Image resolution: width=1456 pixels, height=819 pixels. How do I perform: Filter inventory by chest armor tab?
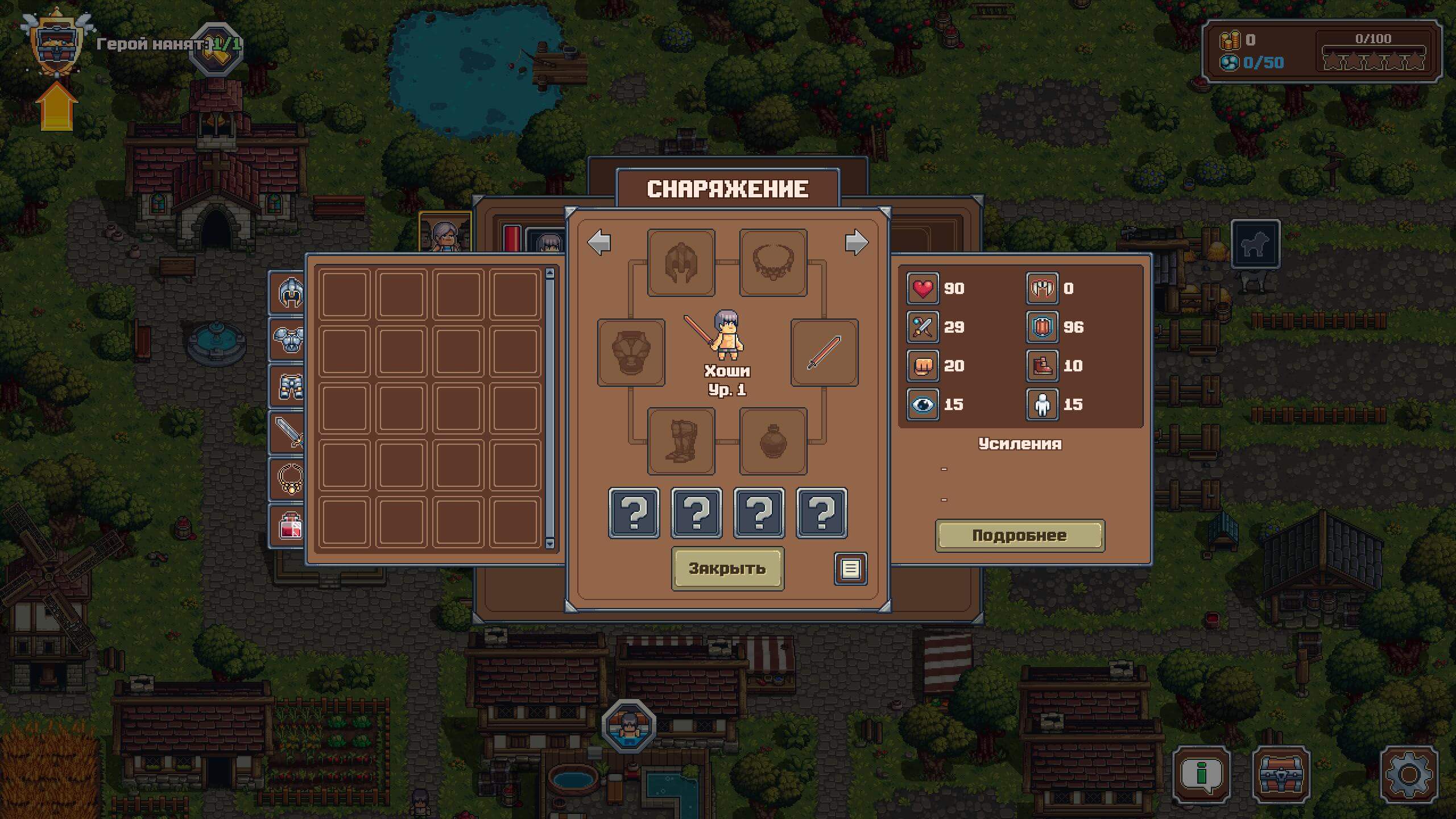[288, 339]
